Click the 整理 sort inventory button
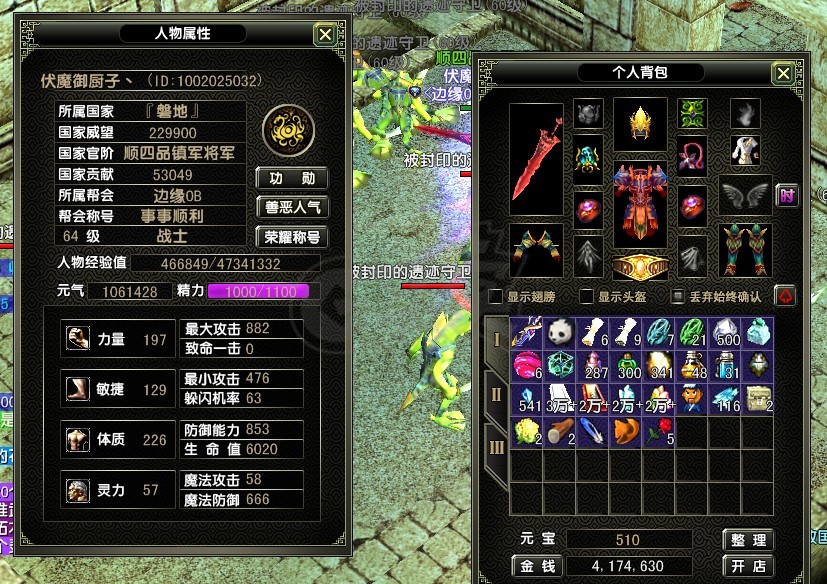The height and width of the screenshot is (584, 827). tap(748, 540)
